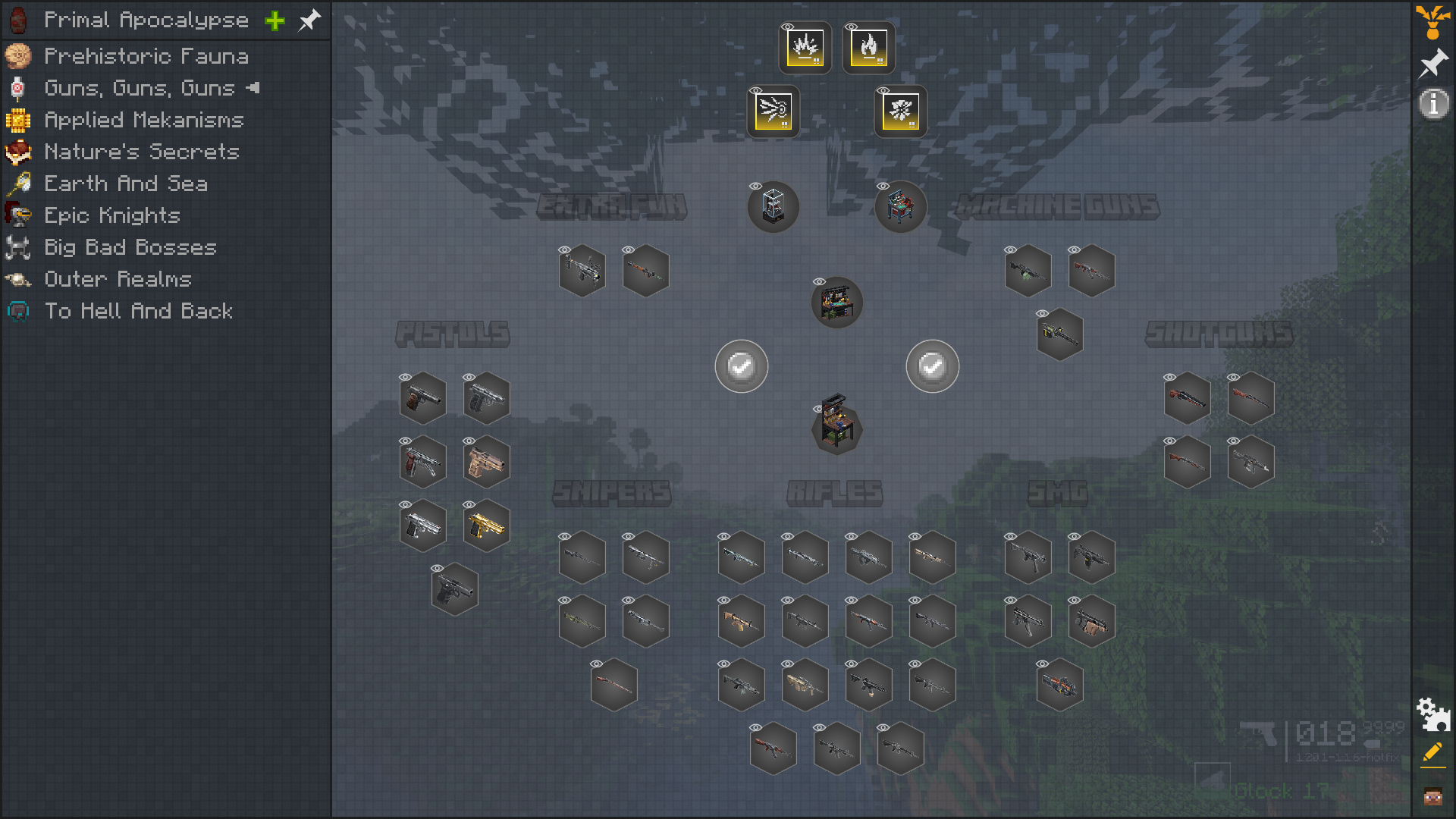This screenshot has height=819, width=1456.
Task: Select the vending machine quest near Extra Fun
Action: [x=773, y=207]
